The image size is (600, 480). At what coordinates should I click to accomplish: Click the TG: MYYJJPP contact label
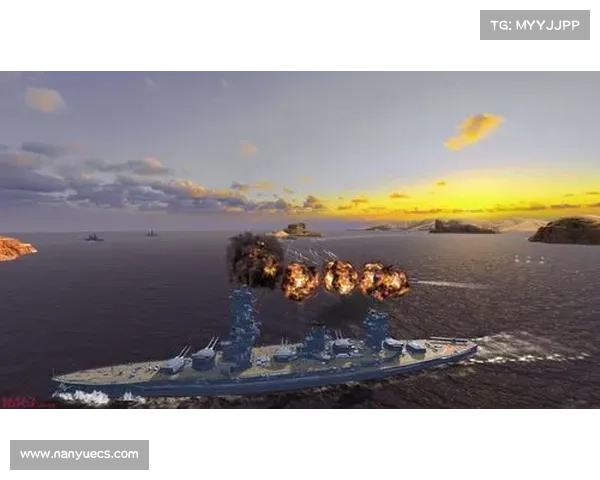(x=535, y=24)
